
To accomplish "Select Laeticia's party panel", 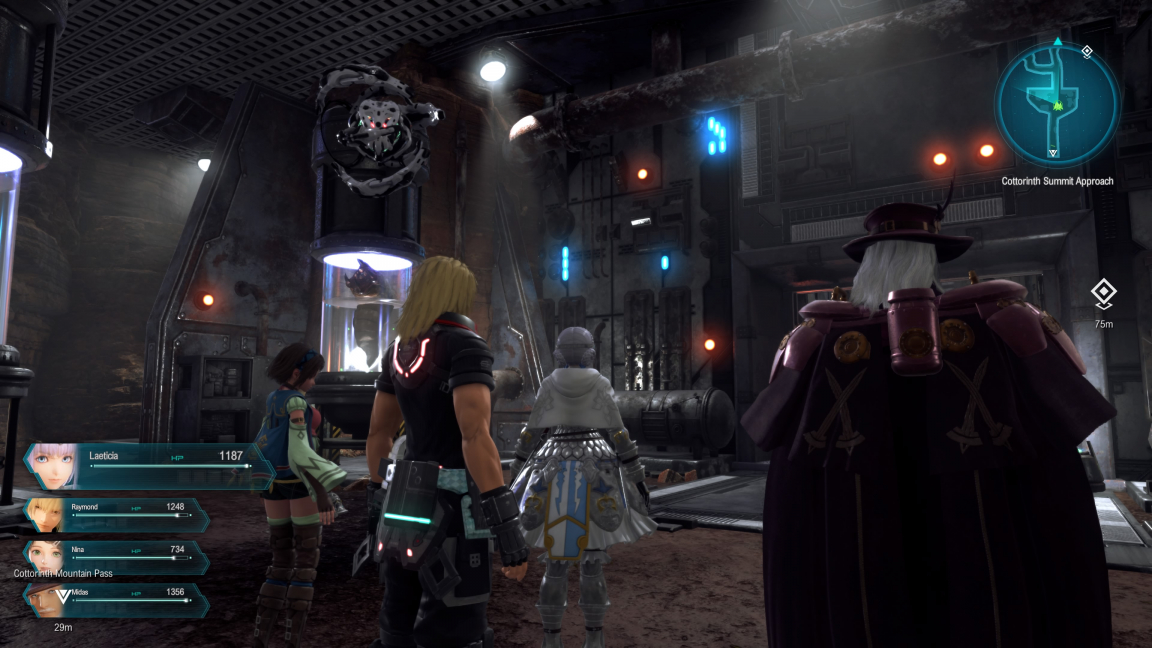I will click(x=150, y=466).
